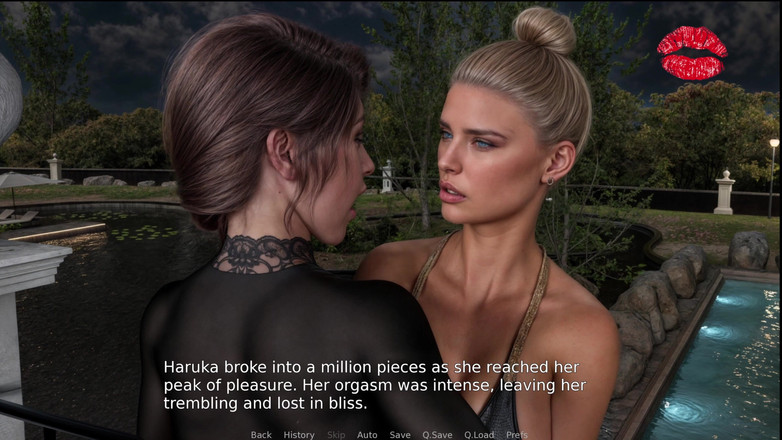
Task: Go back using the Back button
Action: 261,435
